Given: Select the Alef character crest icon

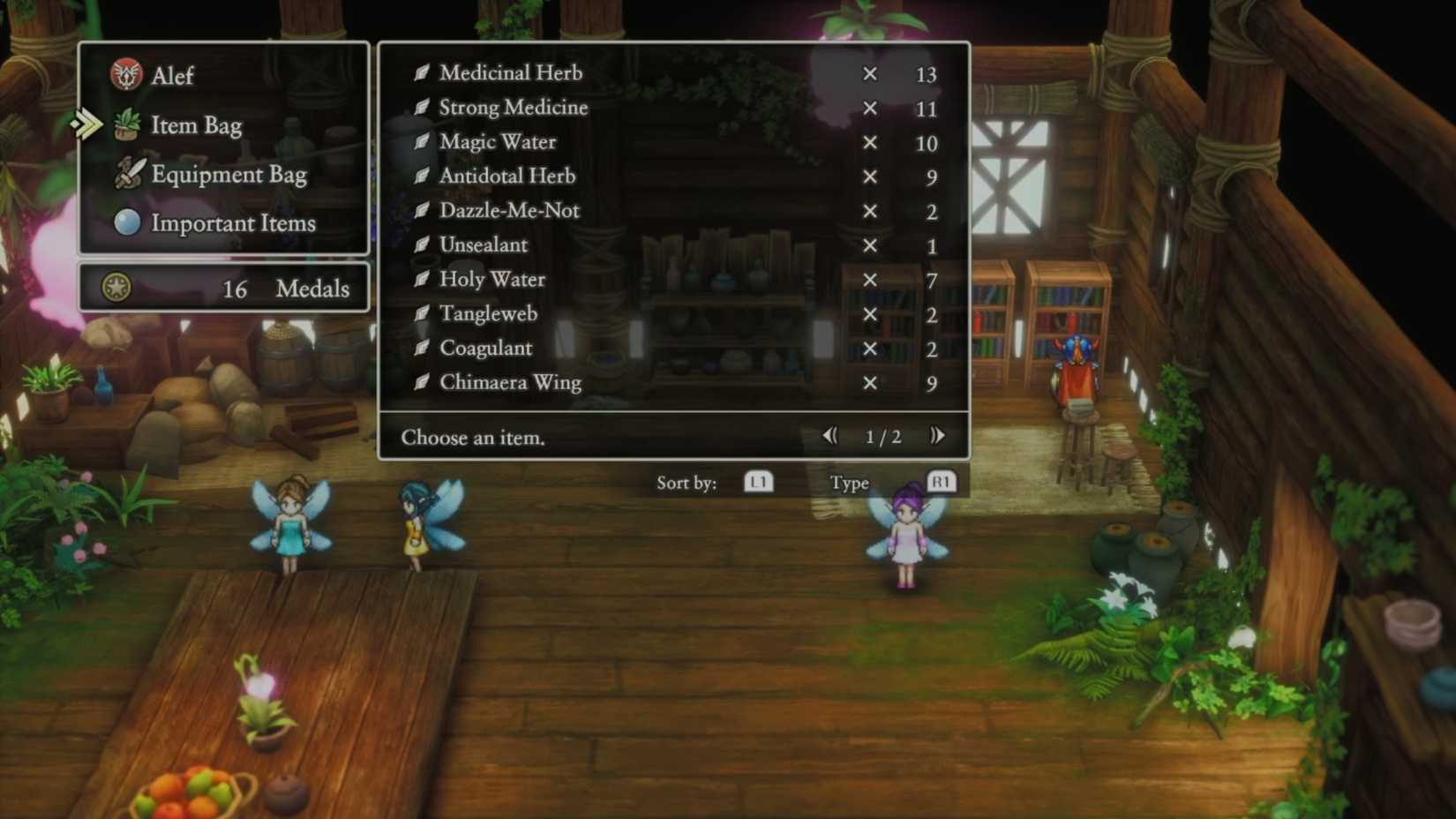Looking at the screenshot, I should [125, 76].
